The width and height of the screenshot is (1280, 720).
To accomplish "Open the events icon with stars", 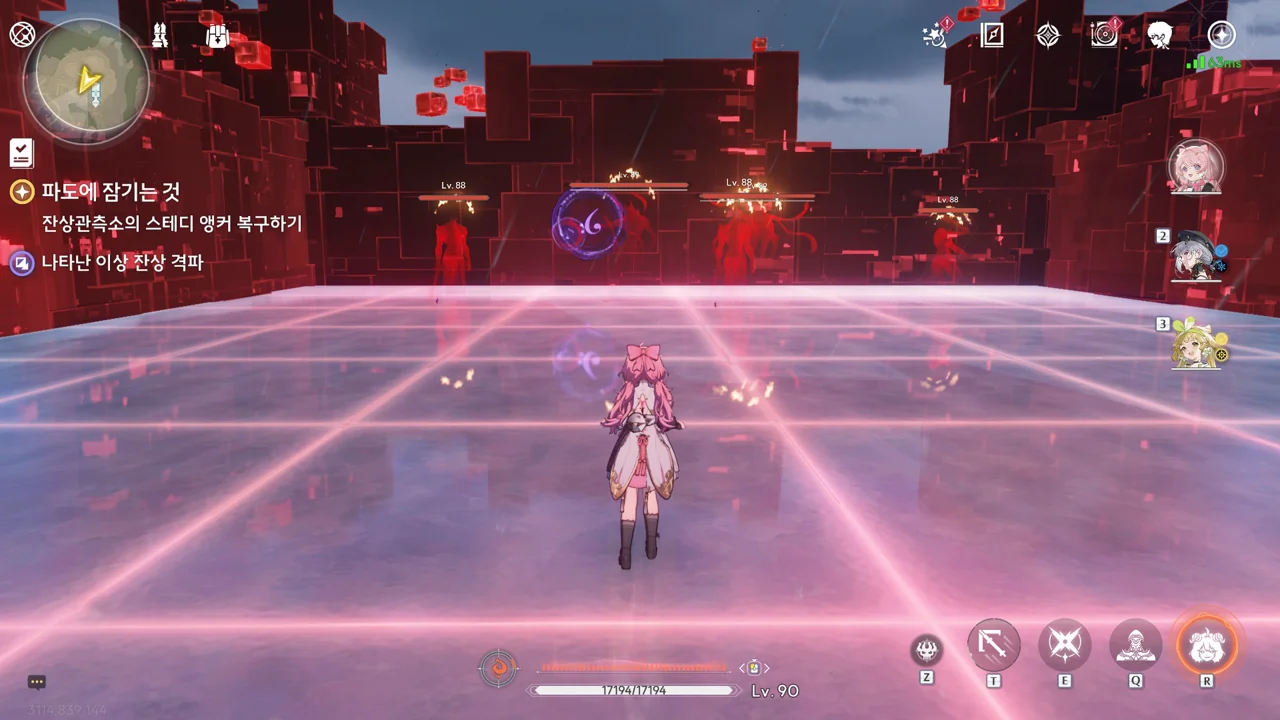I will coord(935,36).
